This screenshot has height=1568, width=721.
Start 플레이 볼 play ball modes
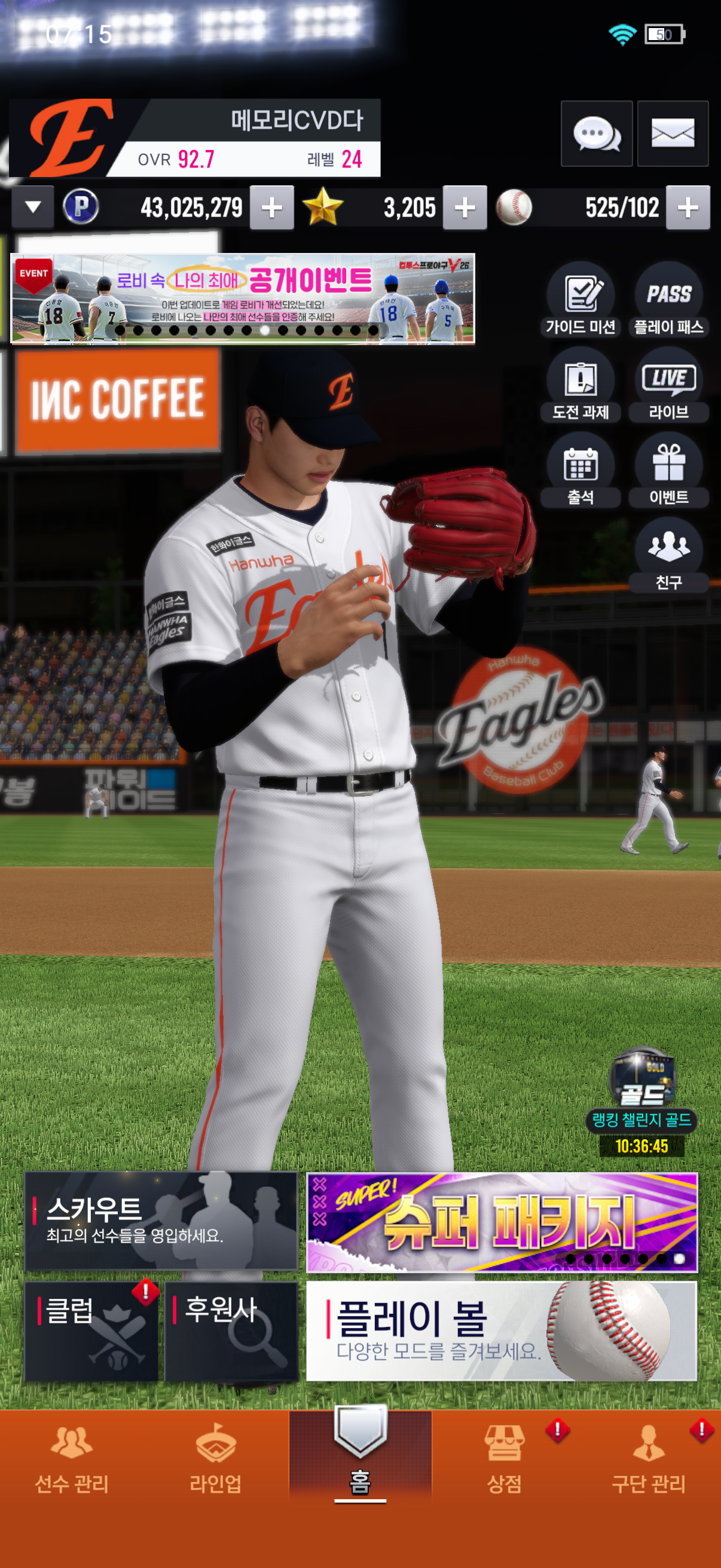coord(502,1331)
